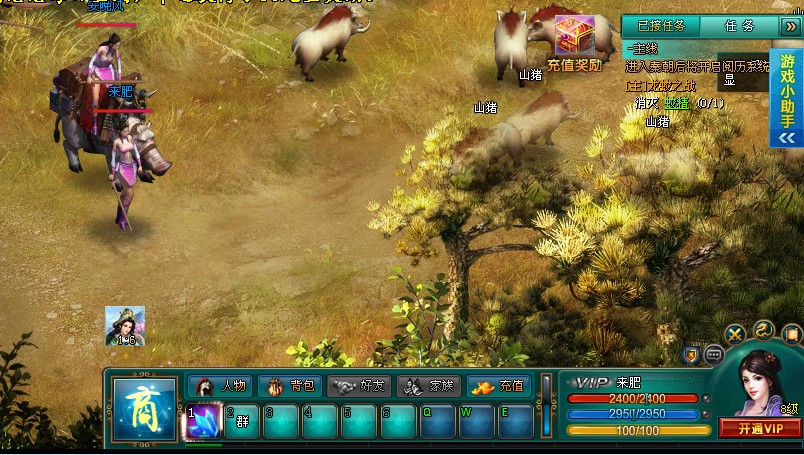Open the 背包 backpack

pyautogui.click(x=290, y=386)
